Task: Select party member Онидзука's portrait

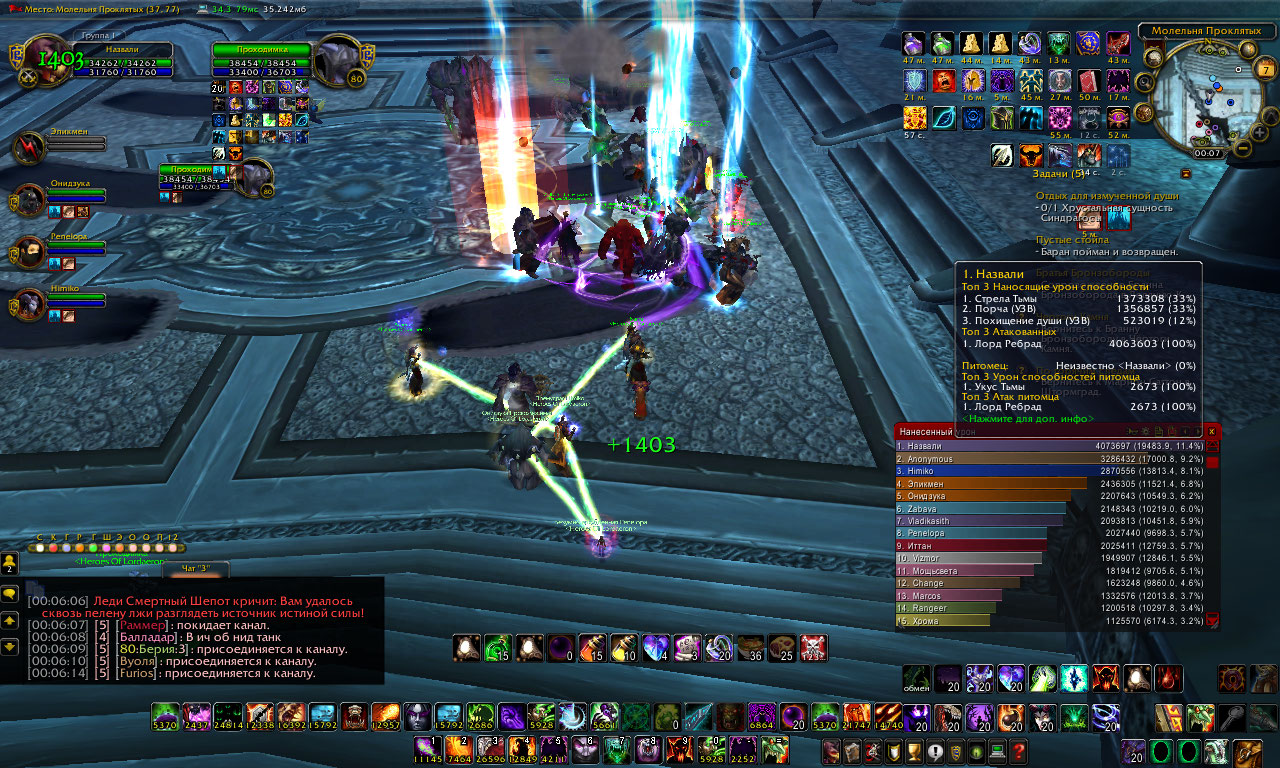Action: coord(28,200)
